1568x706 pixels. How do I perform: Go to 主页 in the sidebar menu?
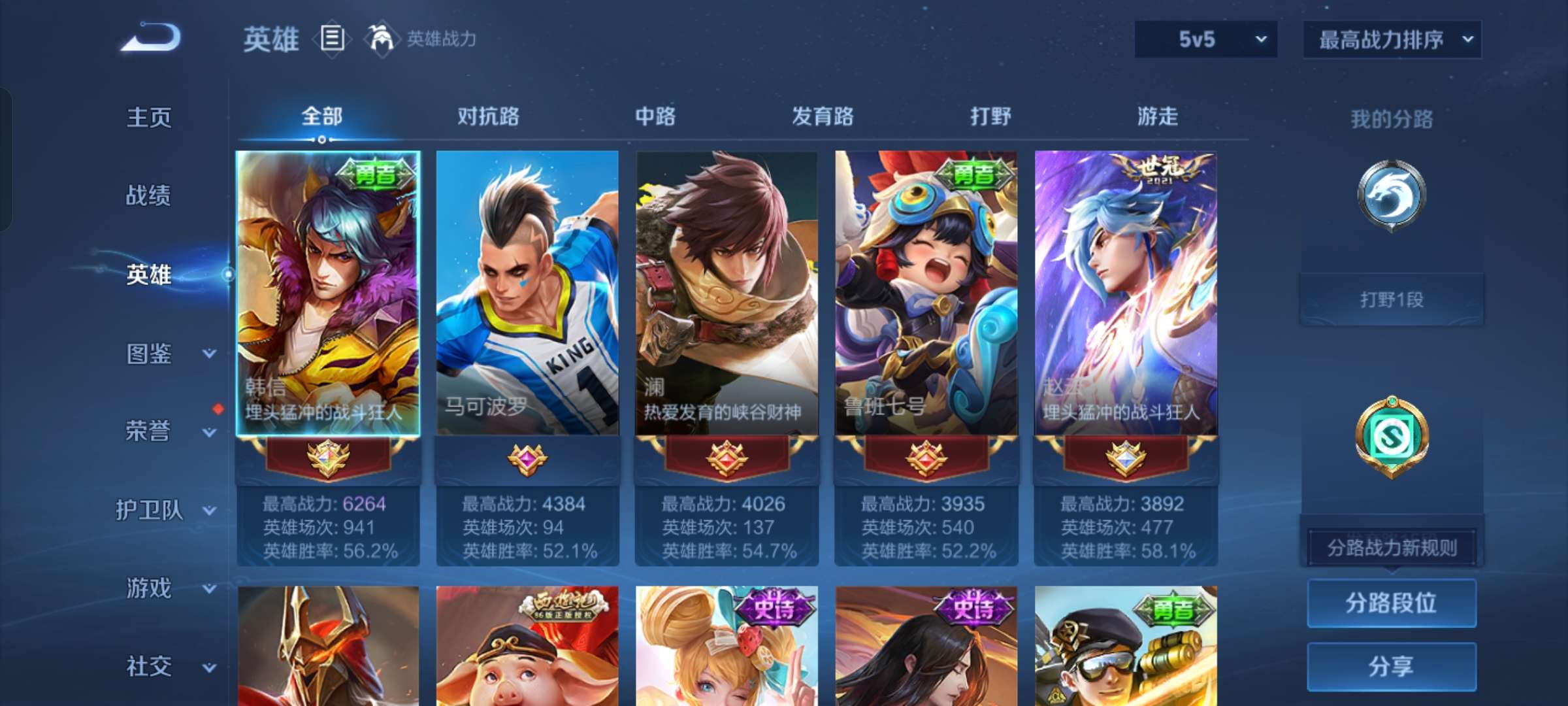tap(149, 118)
